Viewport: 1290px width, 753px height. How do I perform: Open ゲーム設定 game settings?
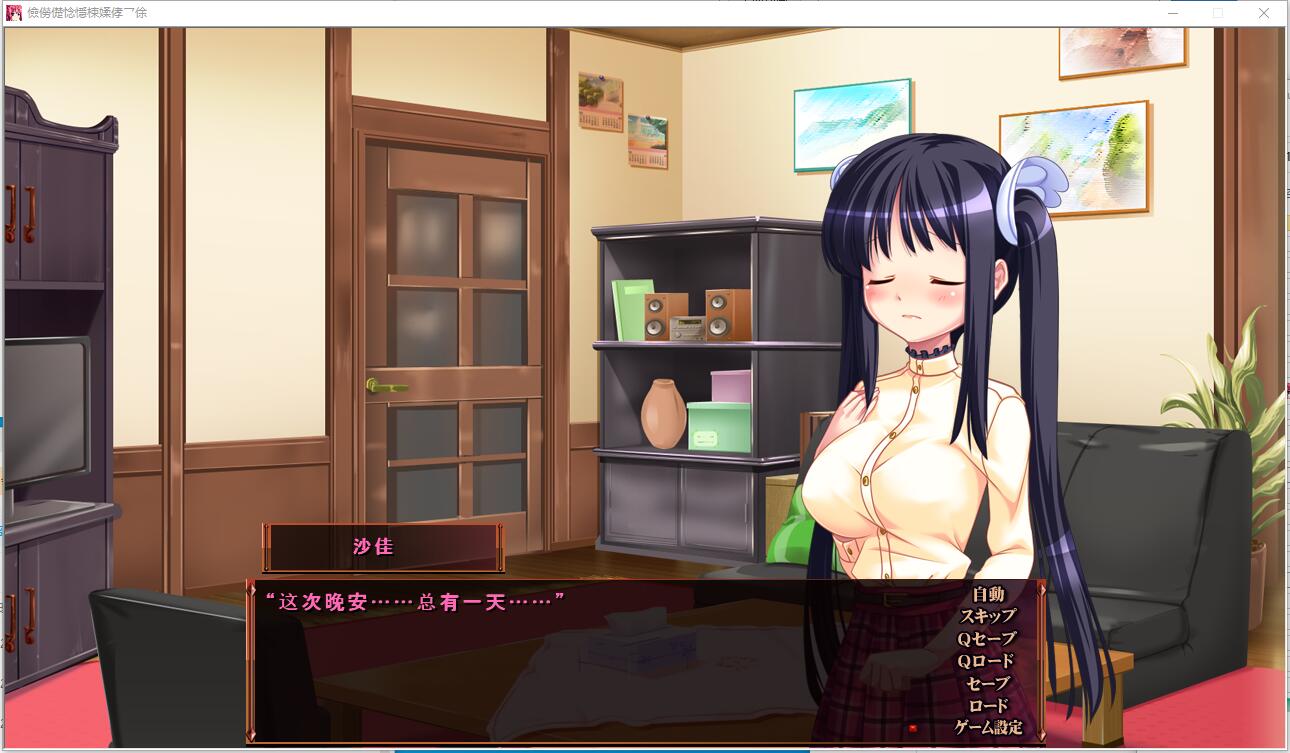(988, 727)
